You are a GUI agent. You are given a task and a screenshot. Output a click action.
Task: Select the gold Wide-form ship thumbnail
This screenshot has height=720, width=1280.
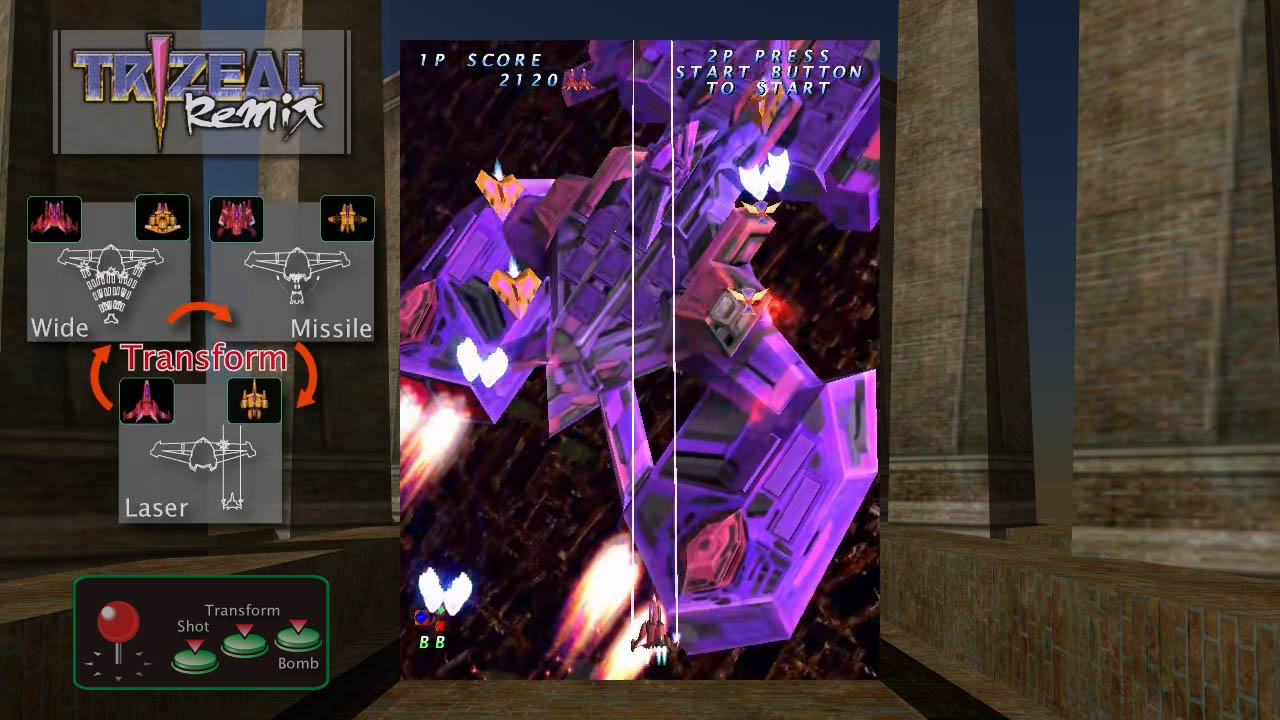162,218
